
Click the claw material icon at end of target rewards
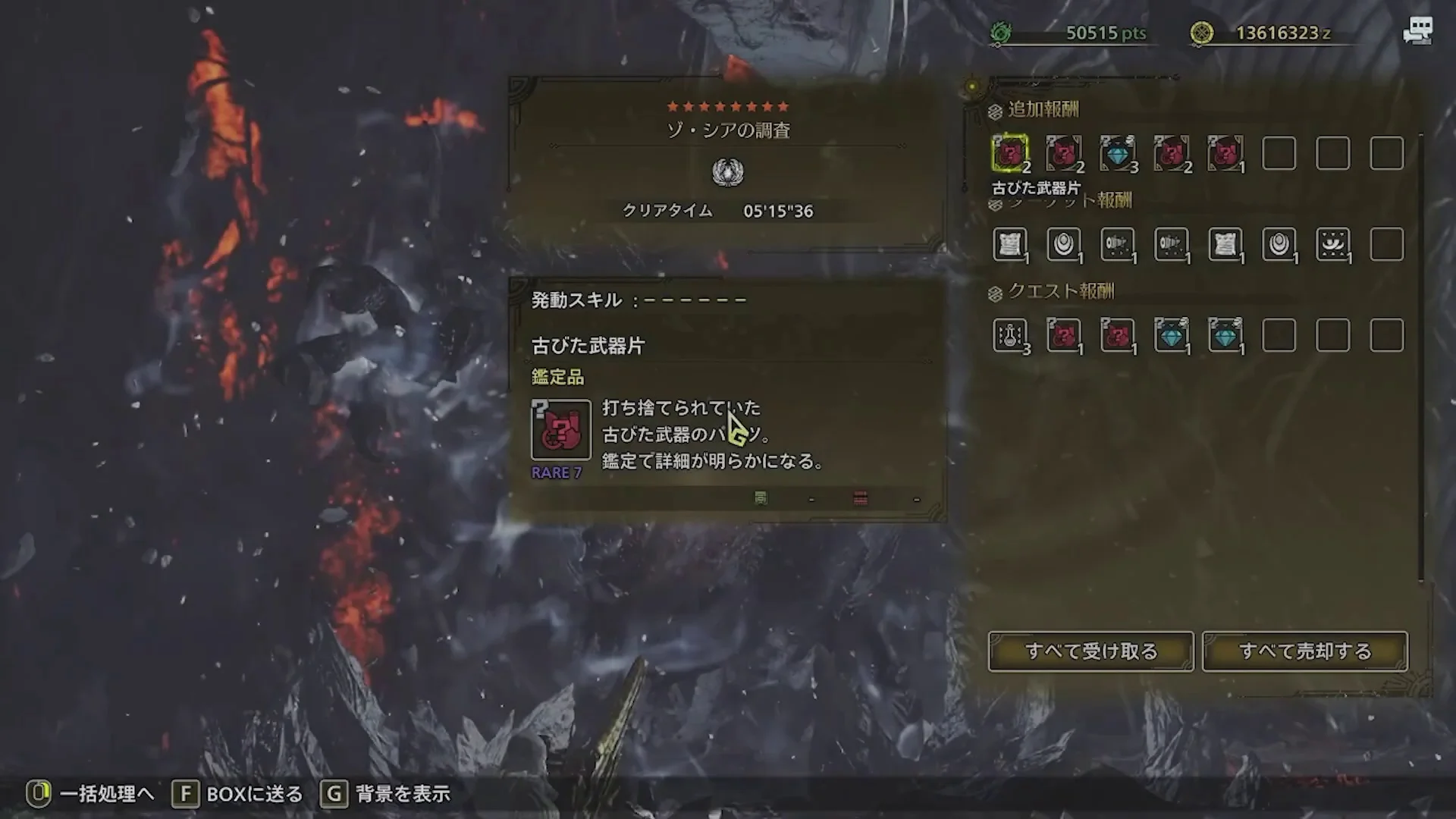[x=1335, y=244]
